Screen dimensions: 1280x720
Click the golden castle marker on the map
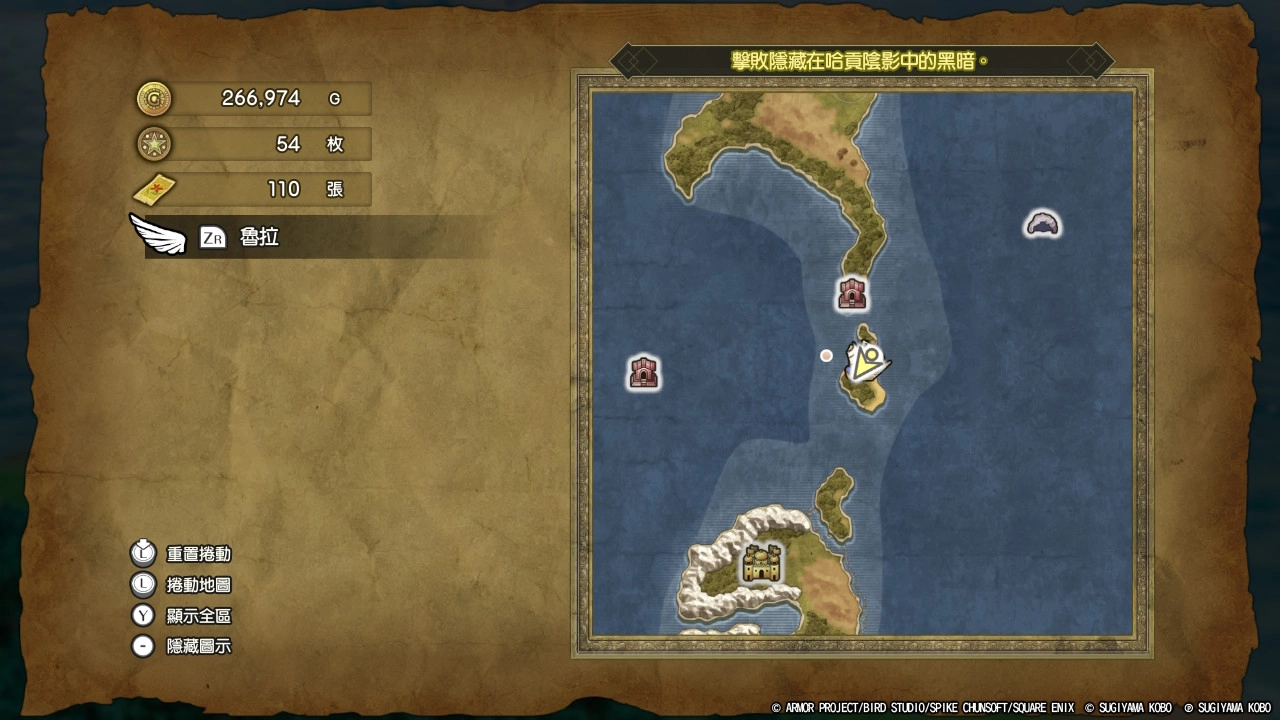click(x=762, y=564)
